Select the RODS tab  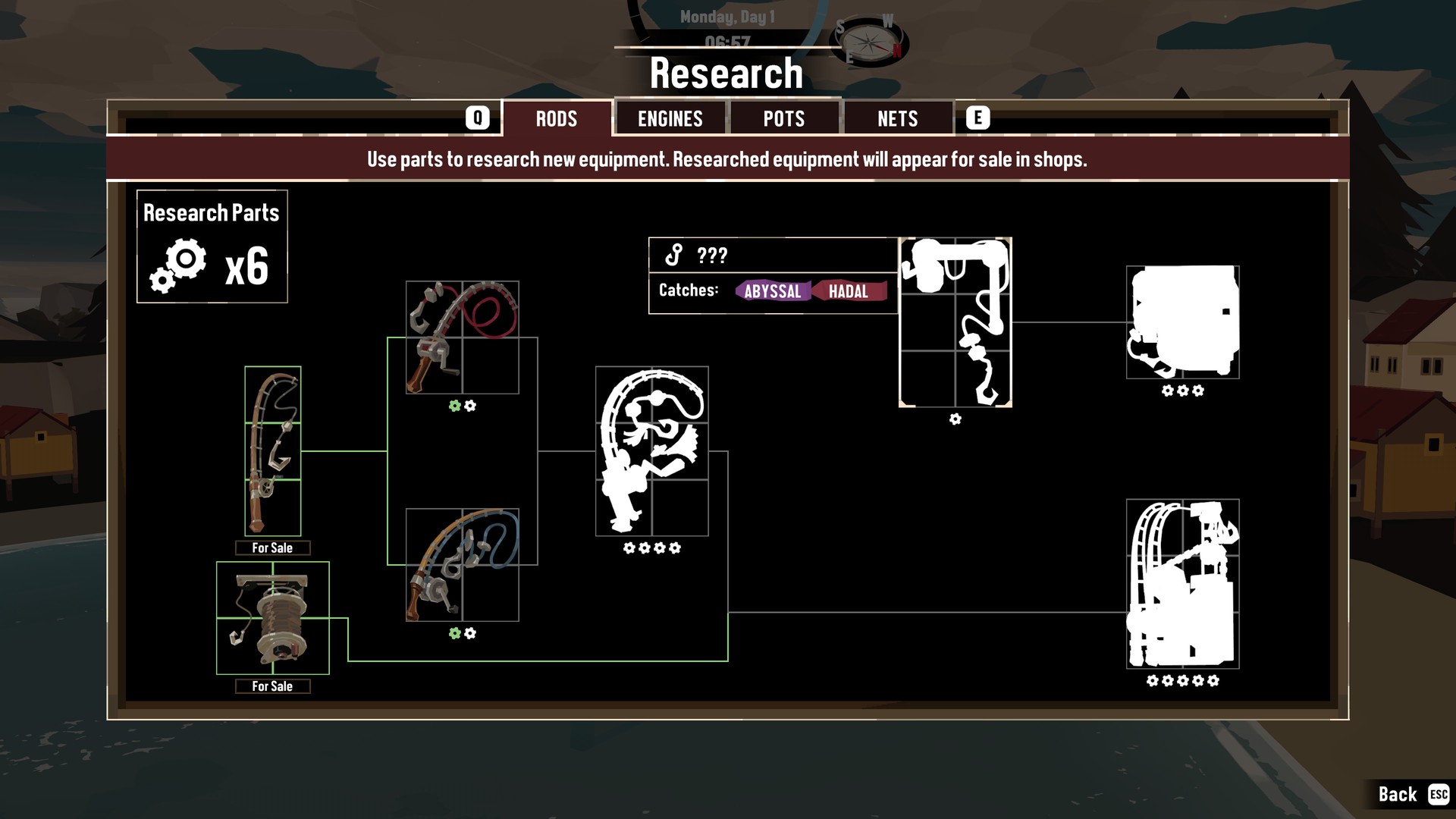(558, 118)
